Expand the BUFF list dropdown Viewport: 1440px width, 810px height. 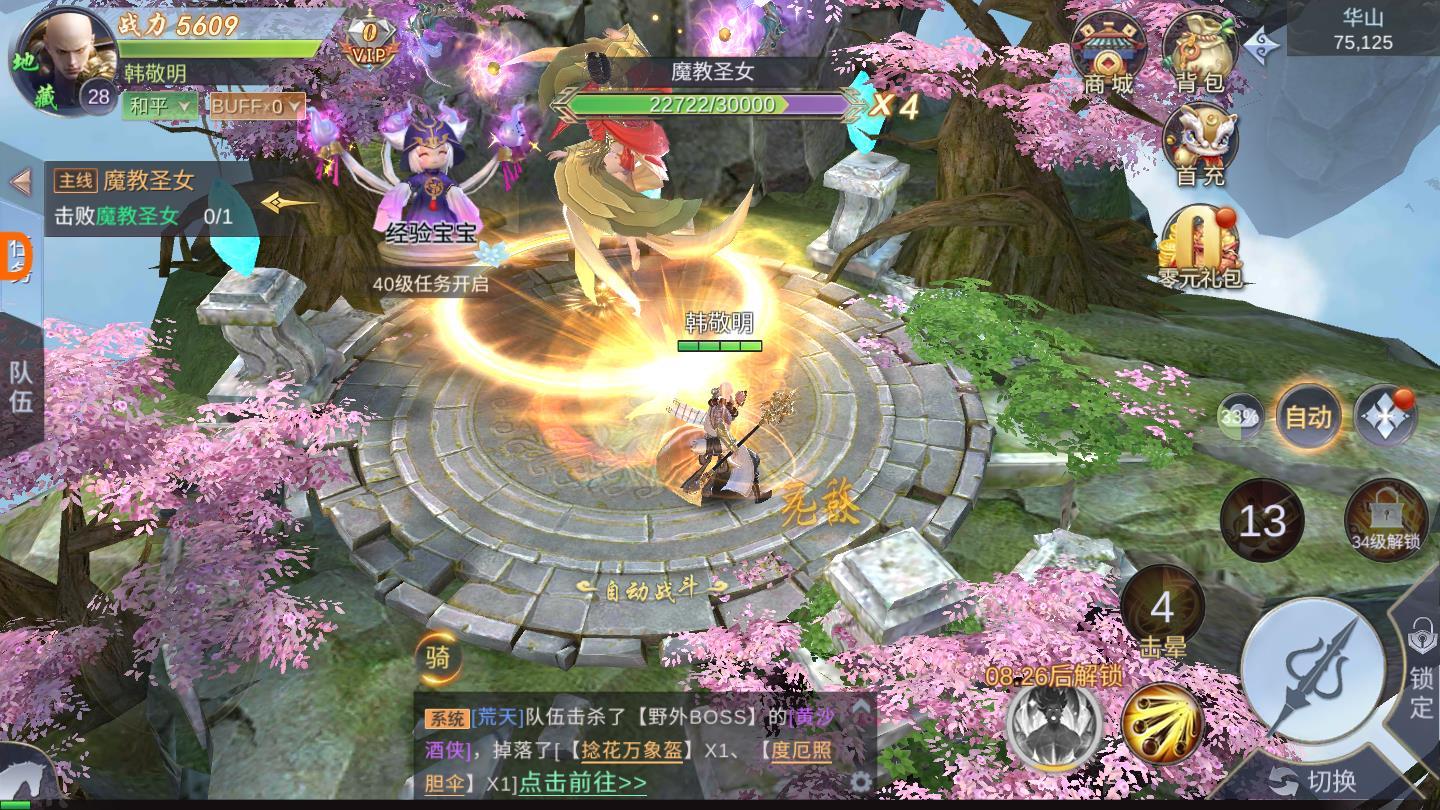(x=256, y=106)
